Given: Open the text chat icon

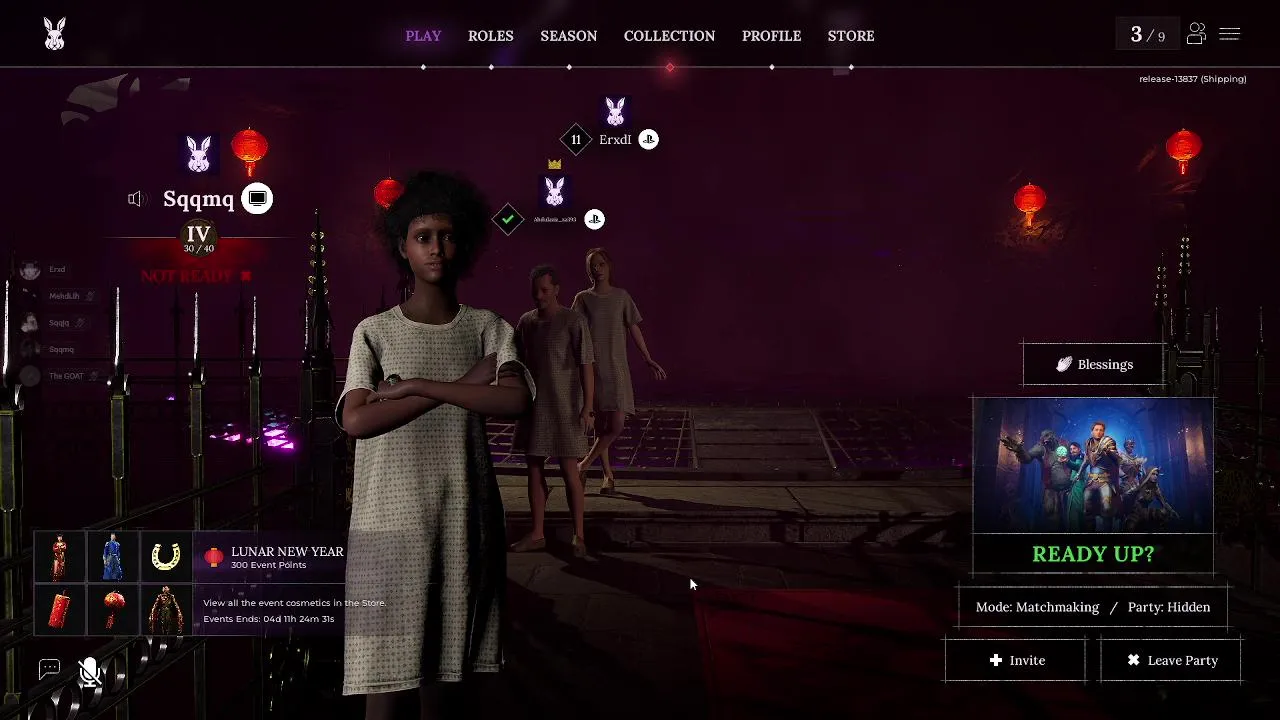Looking at the screenshot, I should coord(49,670).
